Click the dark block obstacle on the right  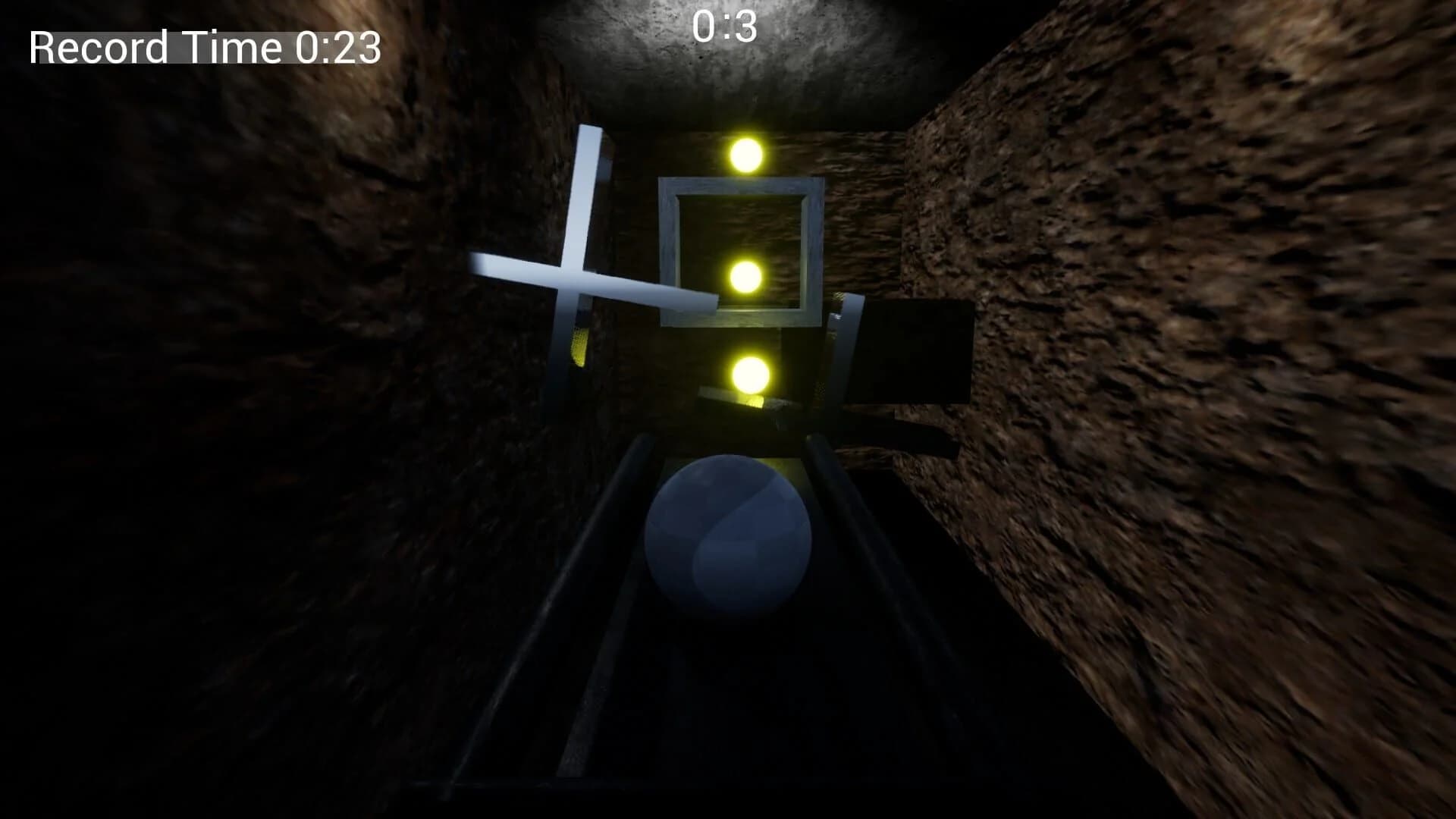pos(918,349)
